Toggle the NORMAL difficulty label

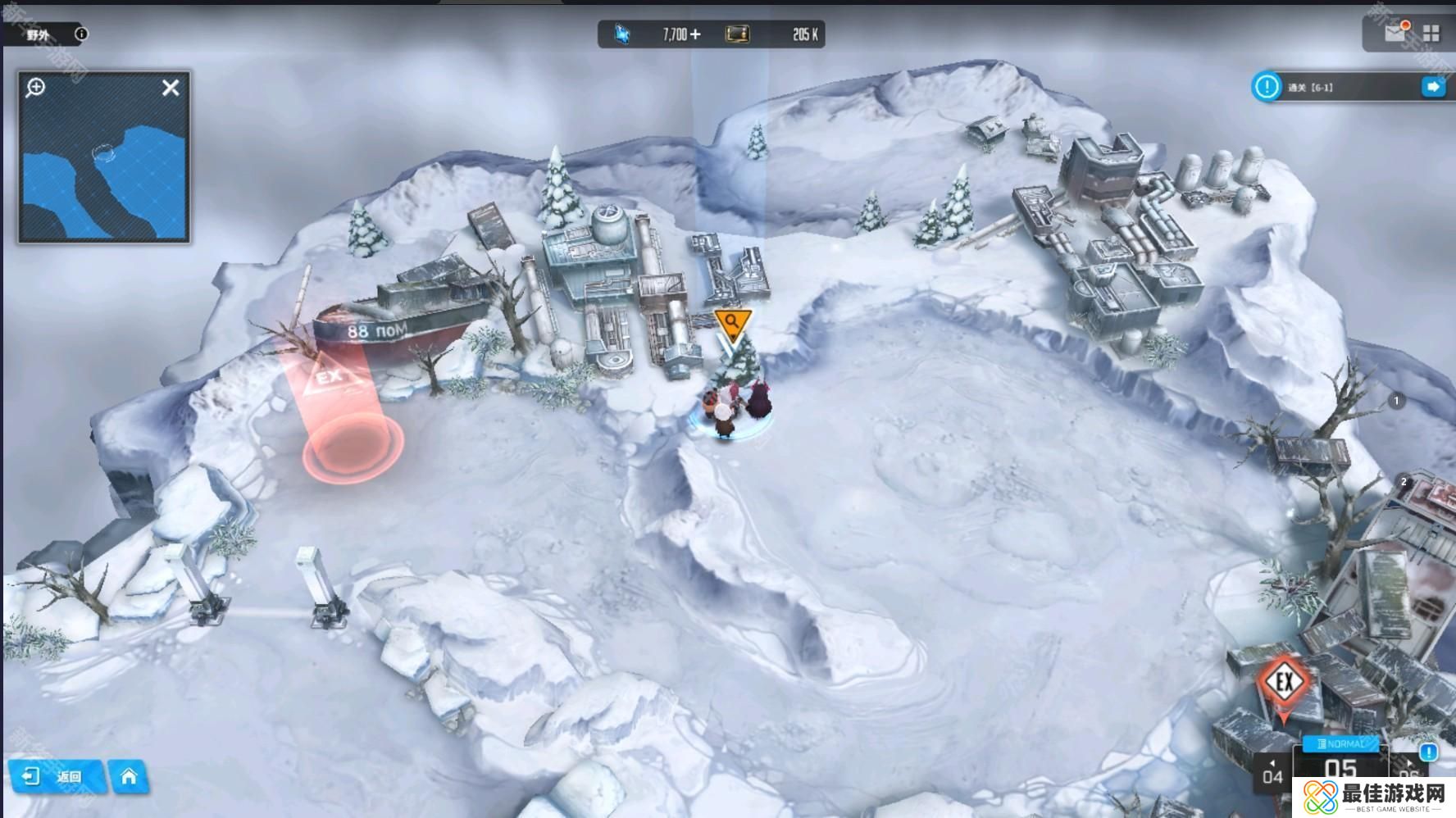(1341, 744)
